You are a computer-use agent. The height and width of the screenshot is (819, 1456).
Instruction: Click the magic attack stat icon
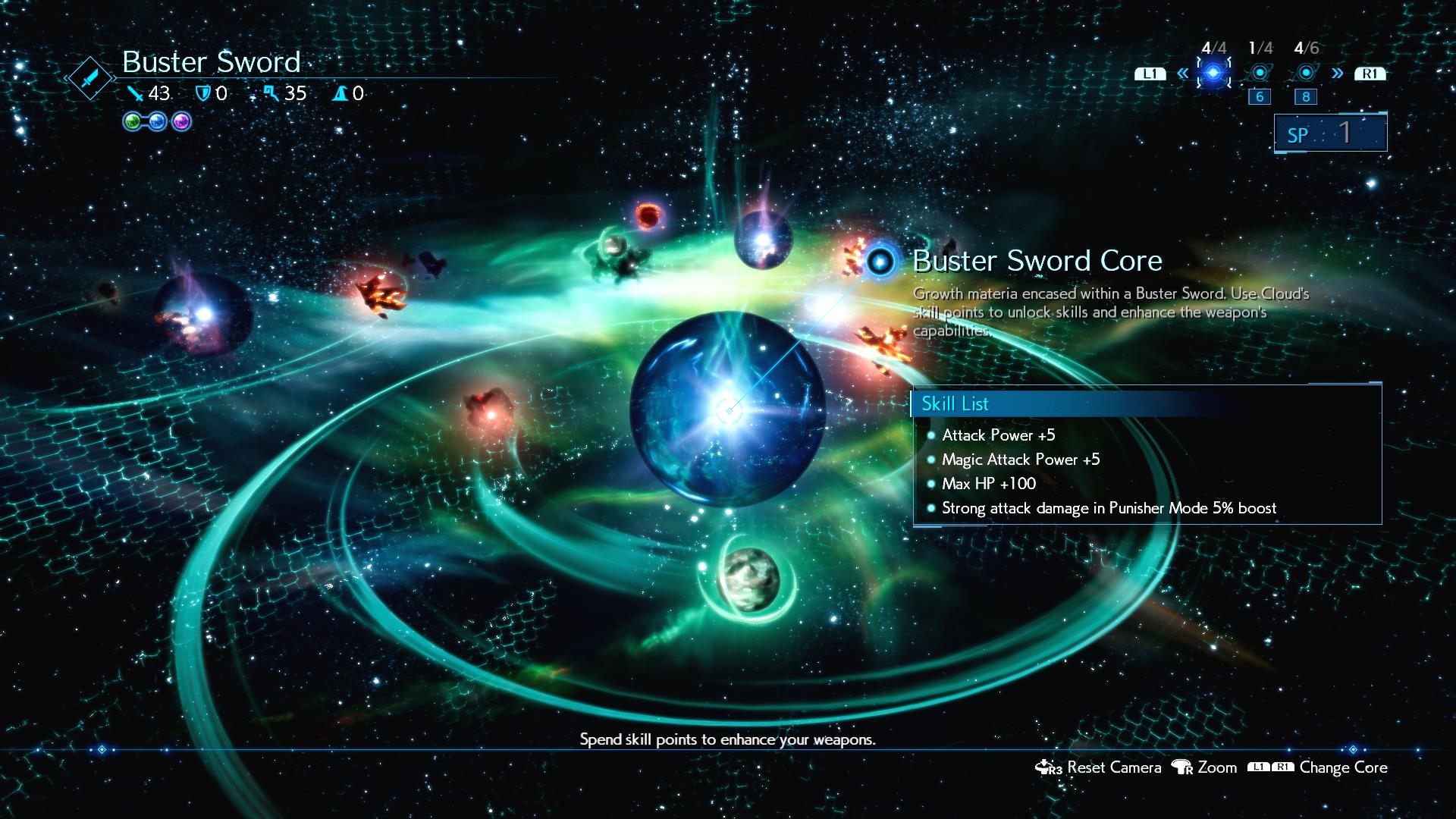271,94
